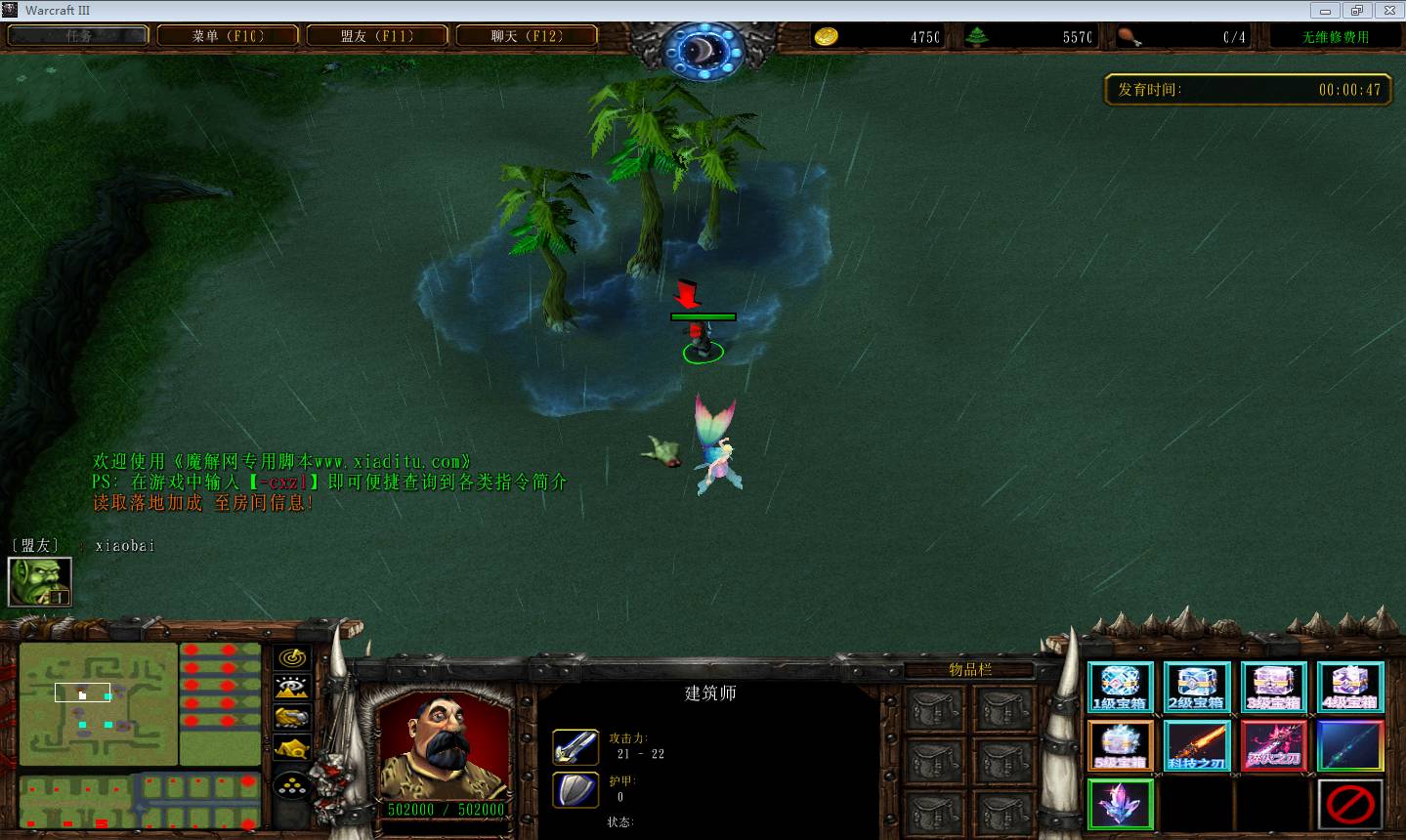Select the 科技之刃 flaming sword icon
1406x840 pixels.
[1197, 746]
